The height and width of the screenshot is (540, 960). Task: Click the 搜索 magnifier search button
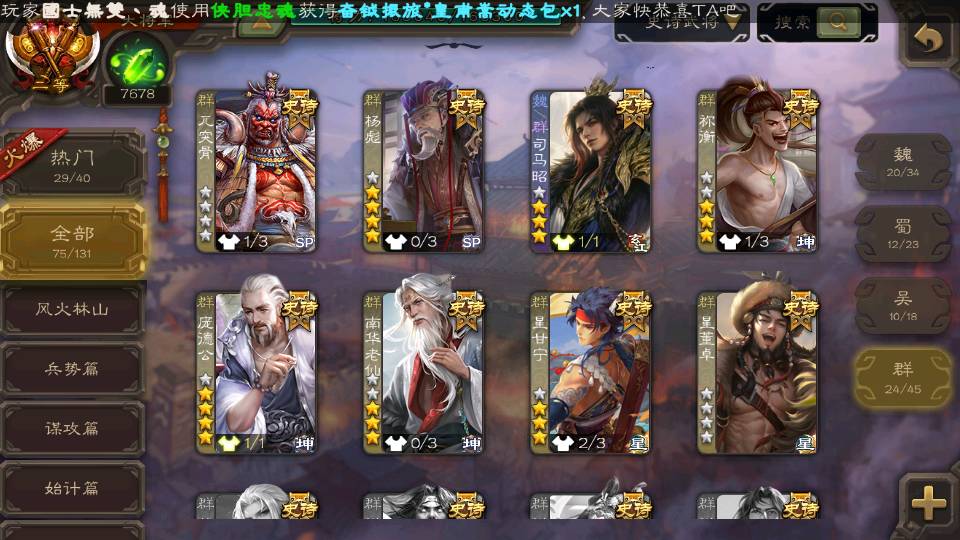838,21
